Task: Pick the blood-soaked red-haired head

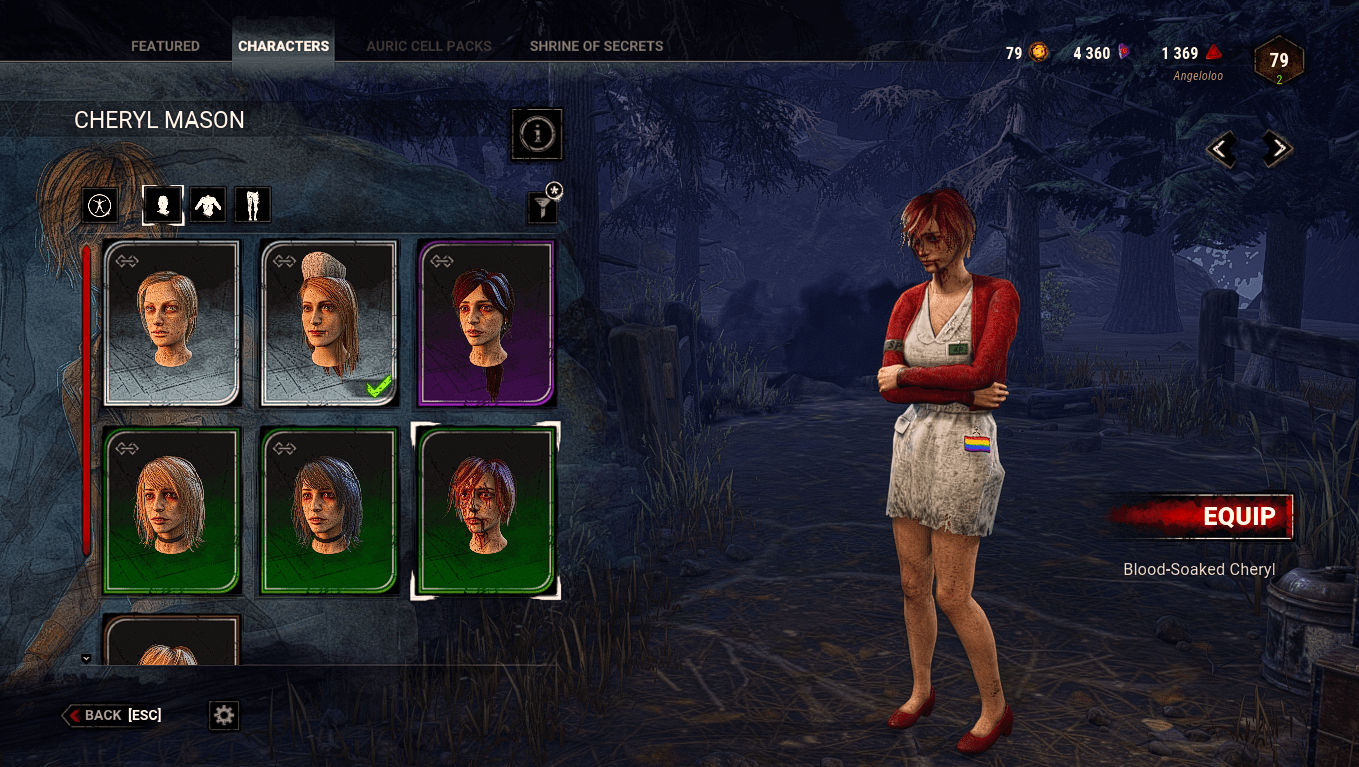Action: pos(486,510)
